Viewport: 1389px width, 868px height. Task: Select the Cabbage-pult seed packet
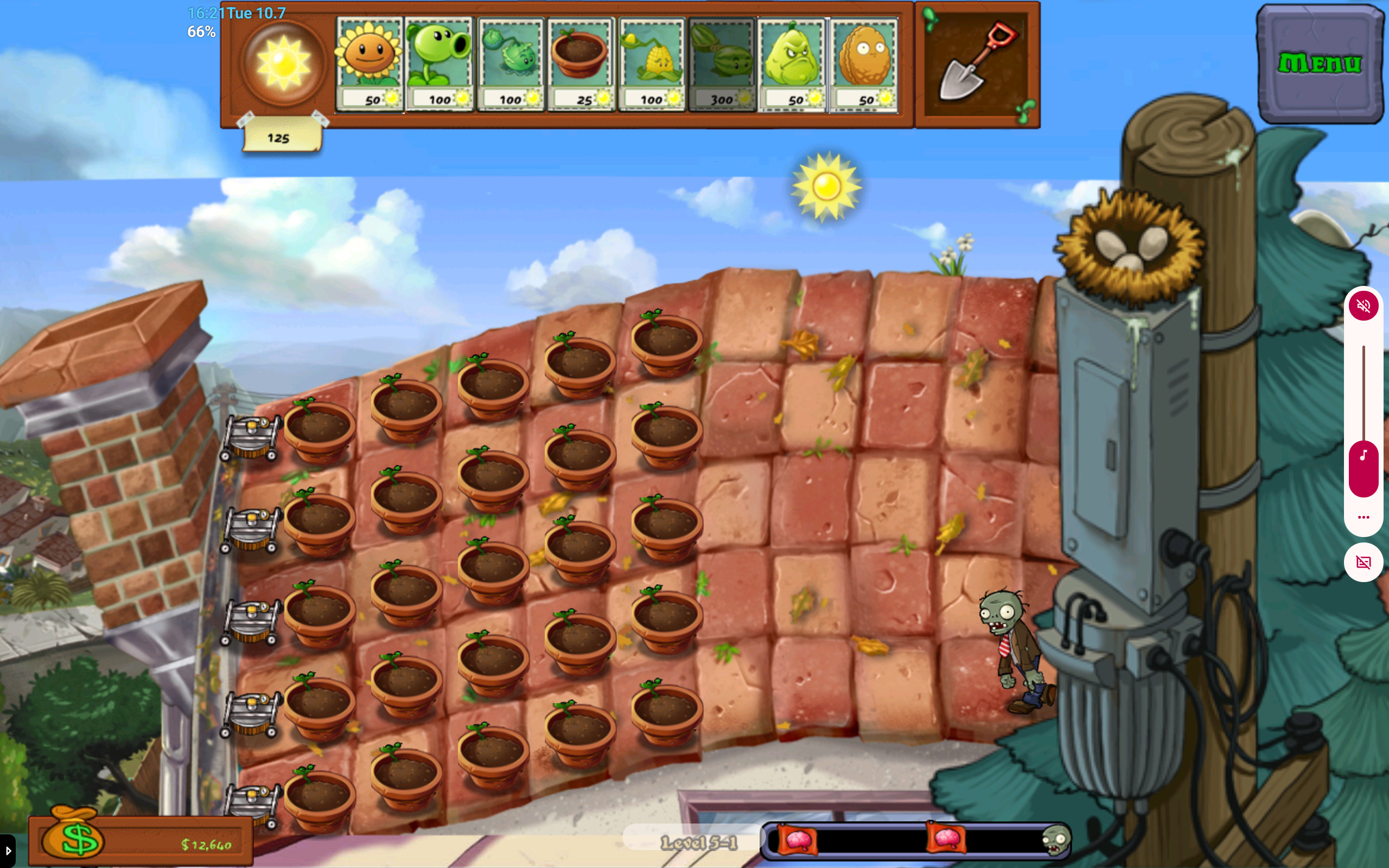pyautogui.click(x=511, y=63)
